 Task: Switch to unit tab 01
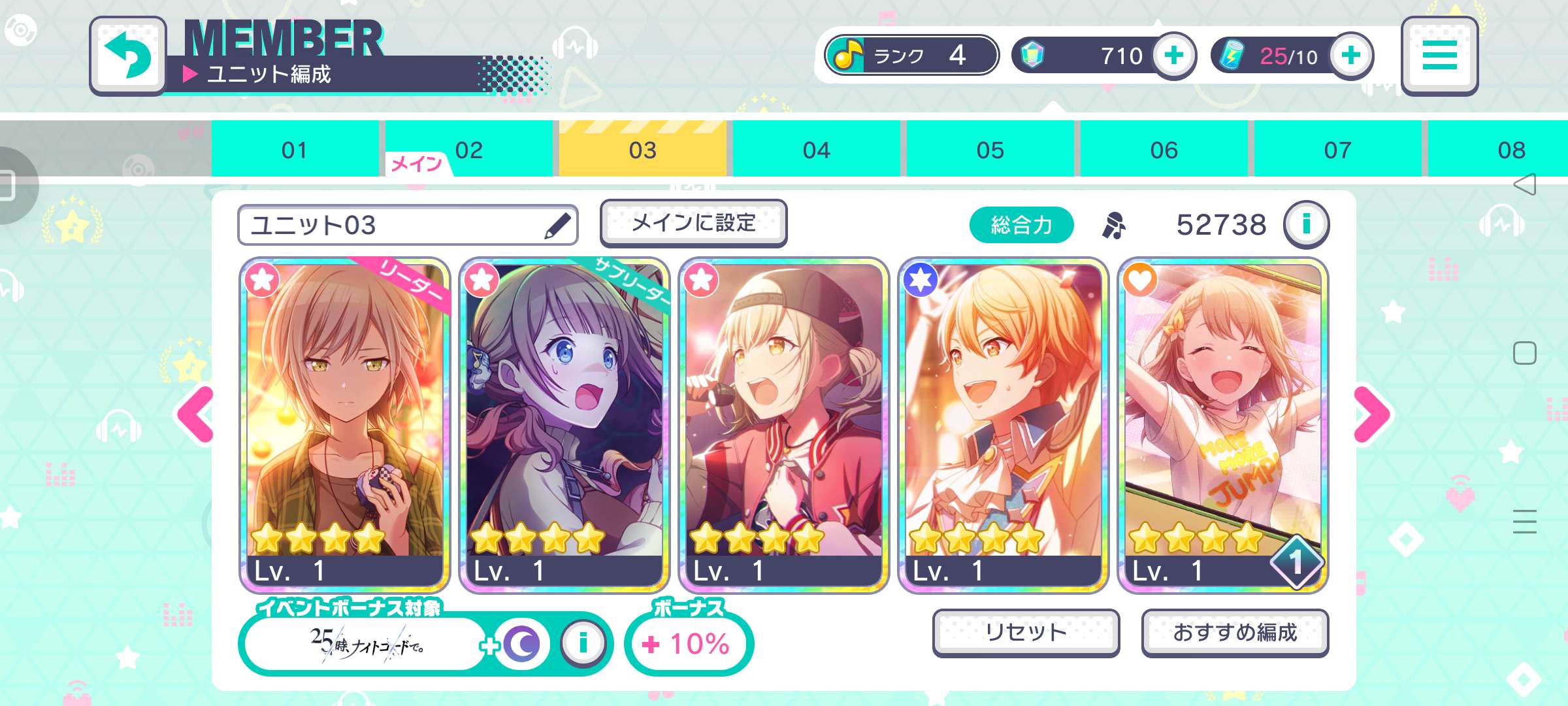[x=295, y=150]
